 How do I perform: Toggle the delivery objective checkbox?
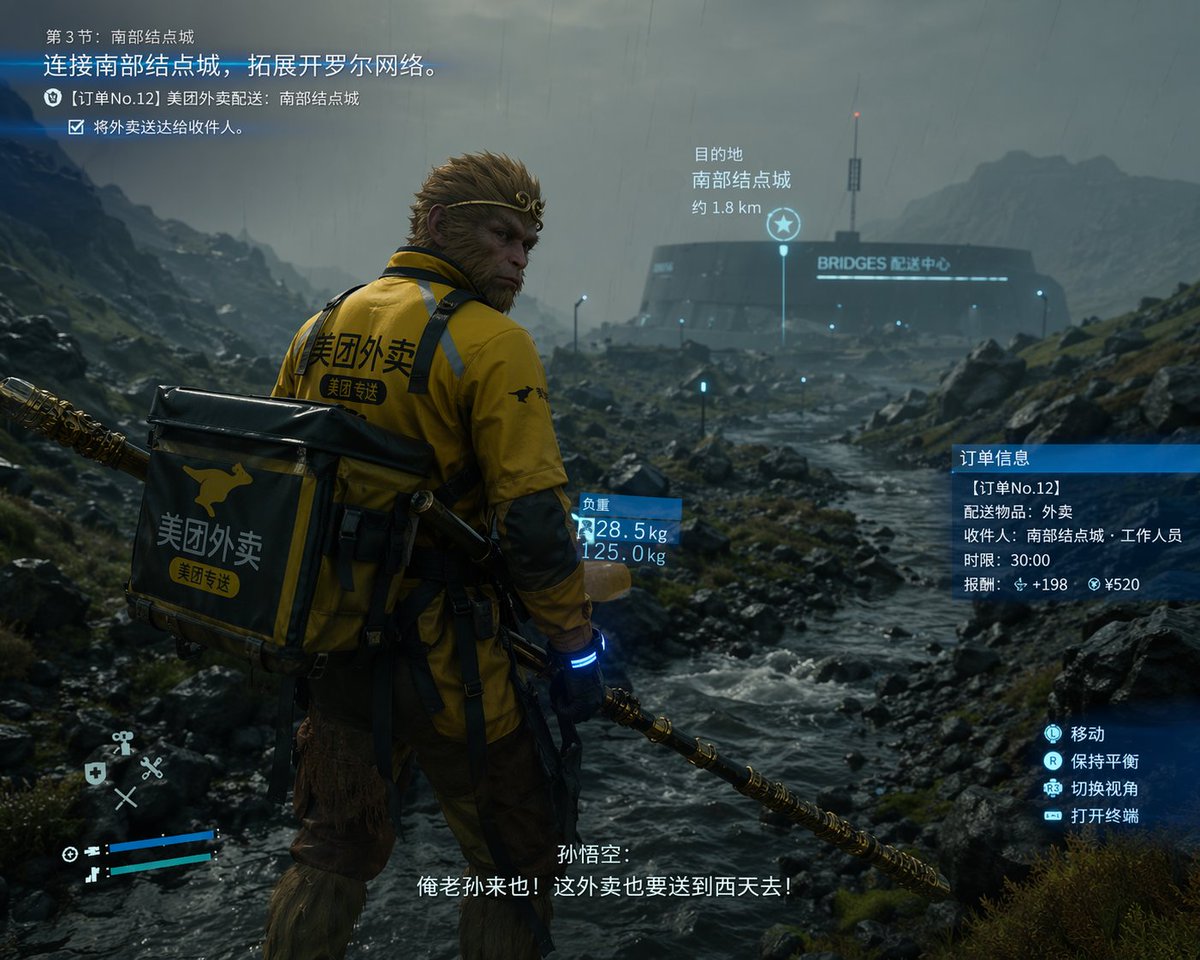click(x=76, y=127)
